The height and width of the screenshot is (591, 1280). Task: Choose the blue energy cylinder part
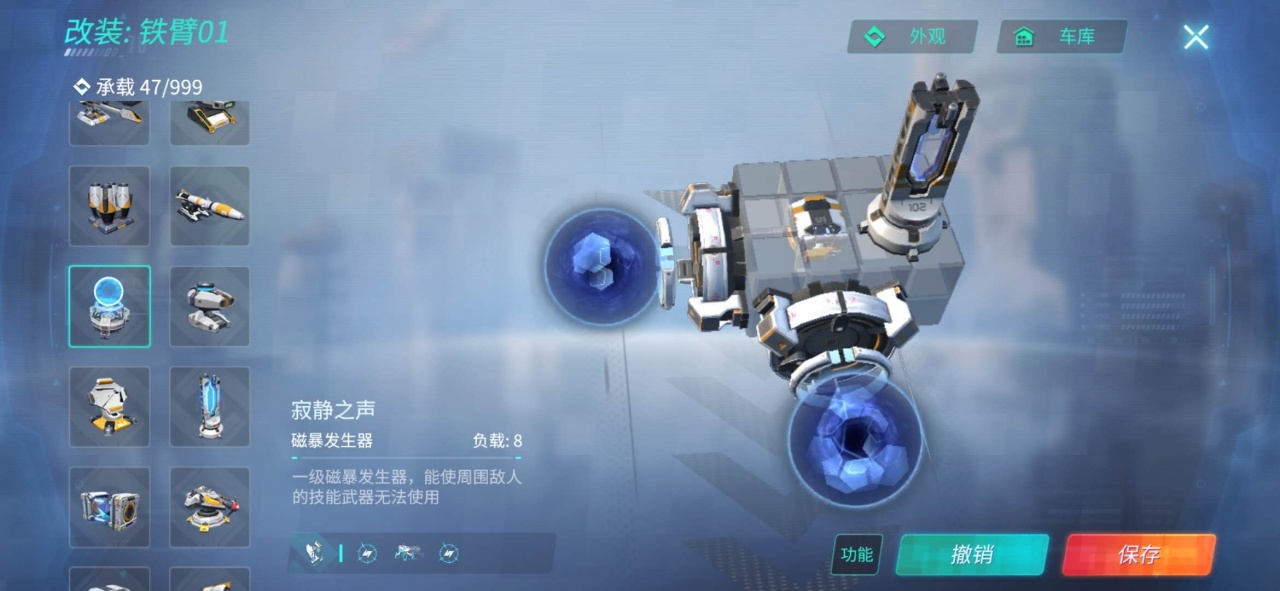coord(210,406)
